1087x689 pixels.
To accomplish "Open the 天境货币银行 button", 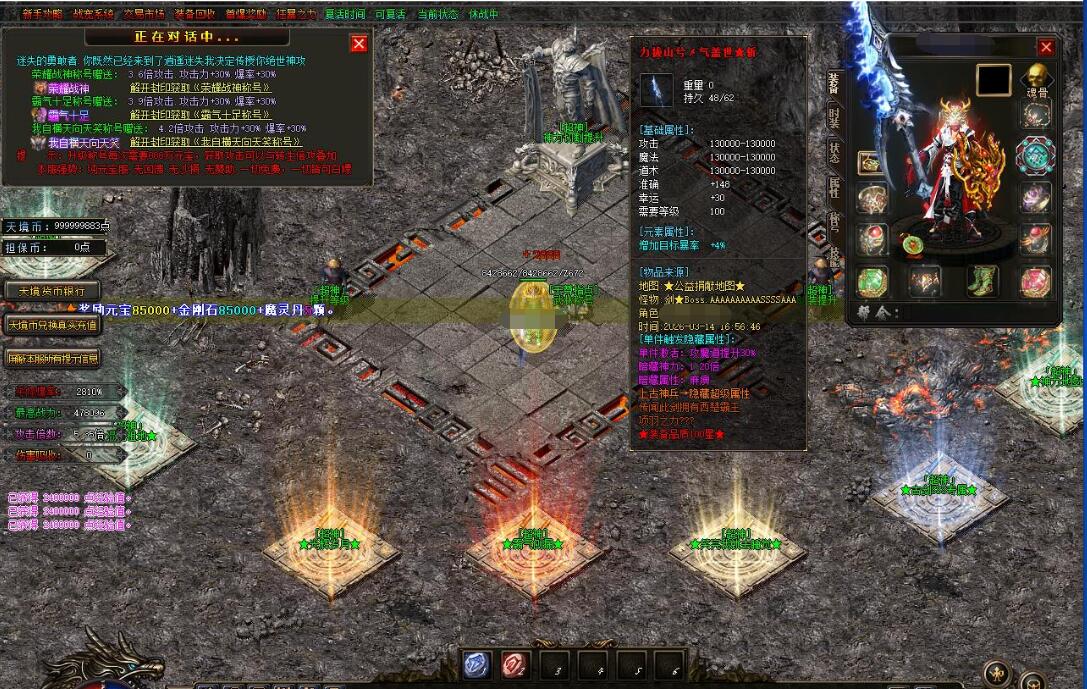I will click(x=52, y=291).
